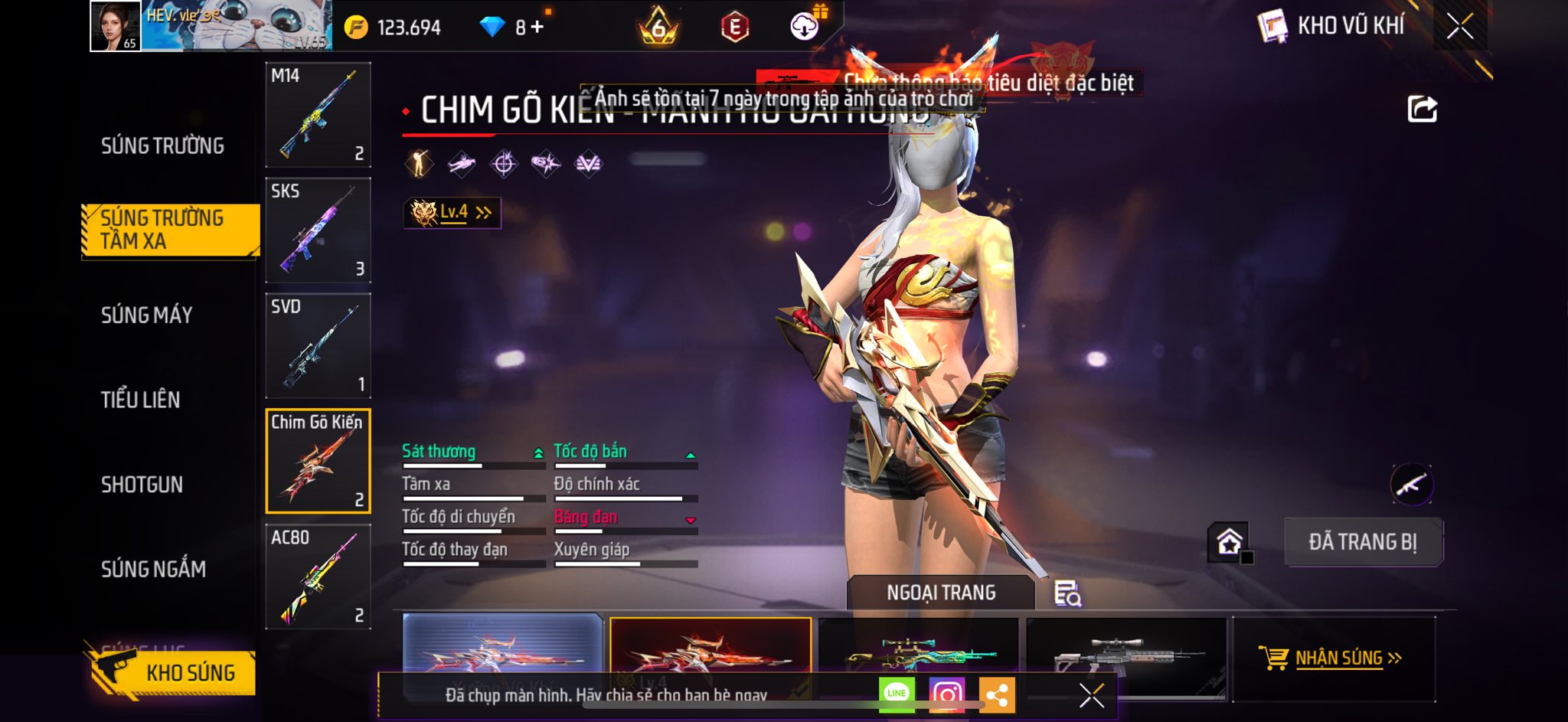Open the Ngoại Trang skin tab
Screen dimensions: 1568x722
coord(940,593)
